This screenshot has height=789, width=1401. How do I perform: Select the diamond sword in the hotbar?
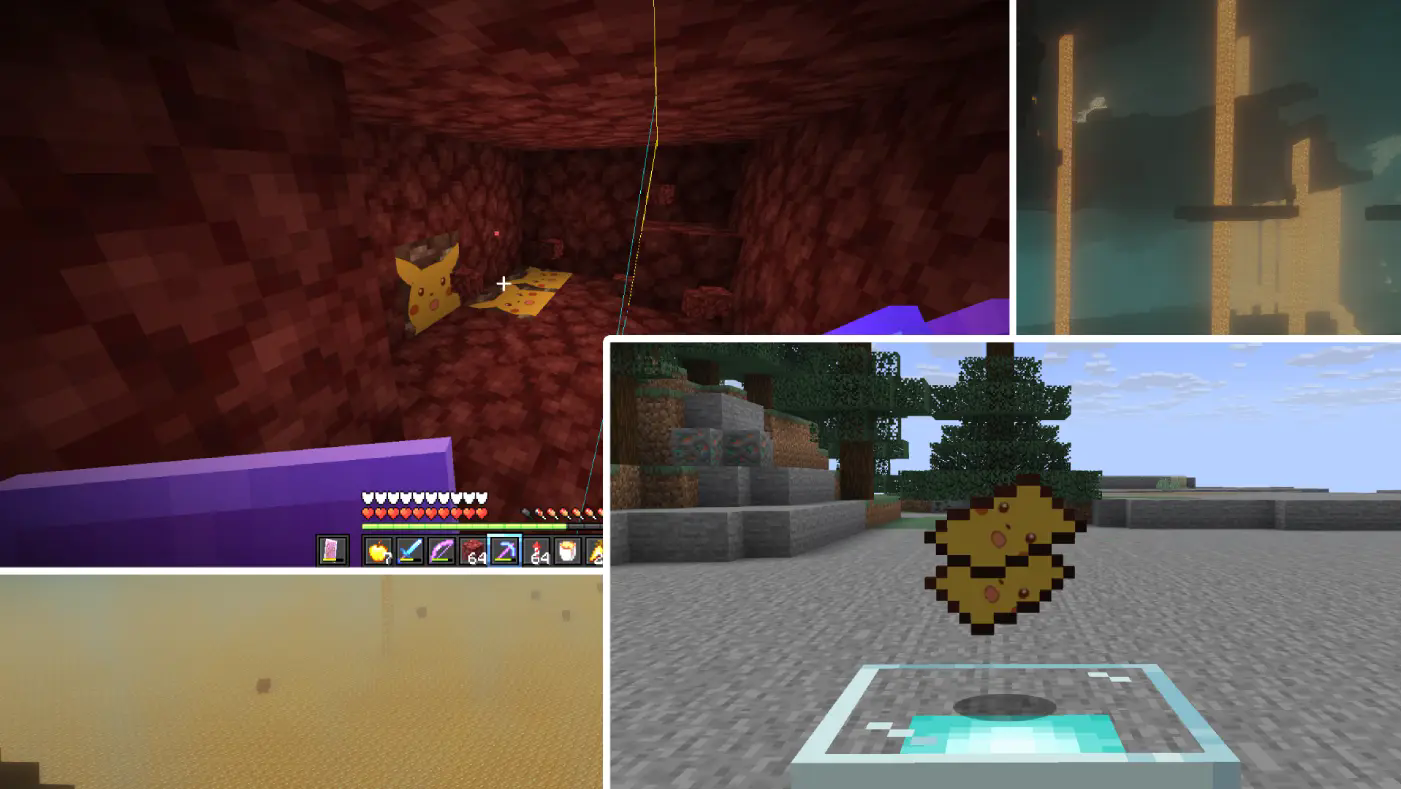pos(412,550)
